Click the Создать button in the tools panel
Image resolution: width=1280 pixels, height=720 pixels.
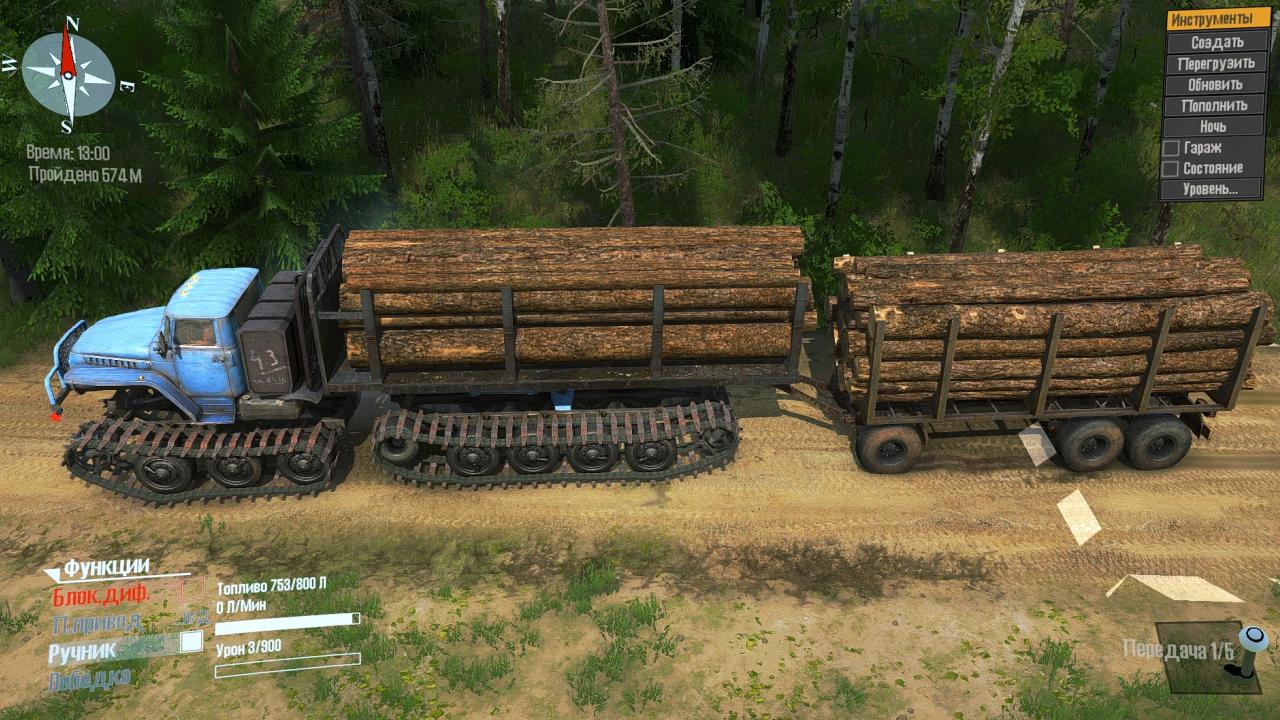point(1216,42)
